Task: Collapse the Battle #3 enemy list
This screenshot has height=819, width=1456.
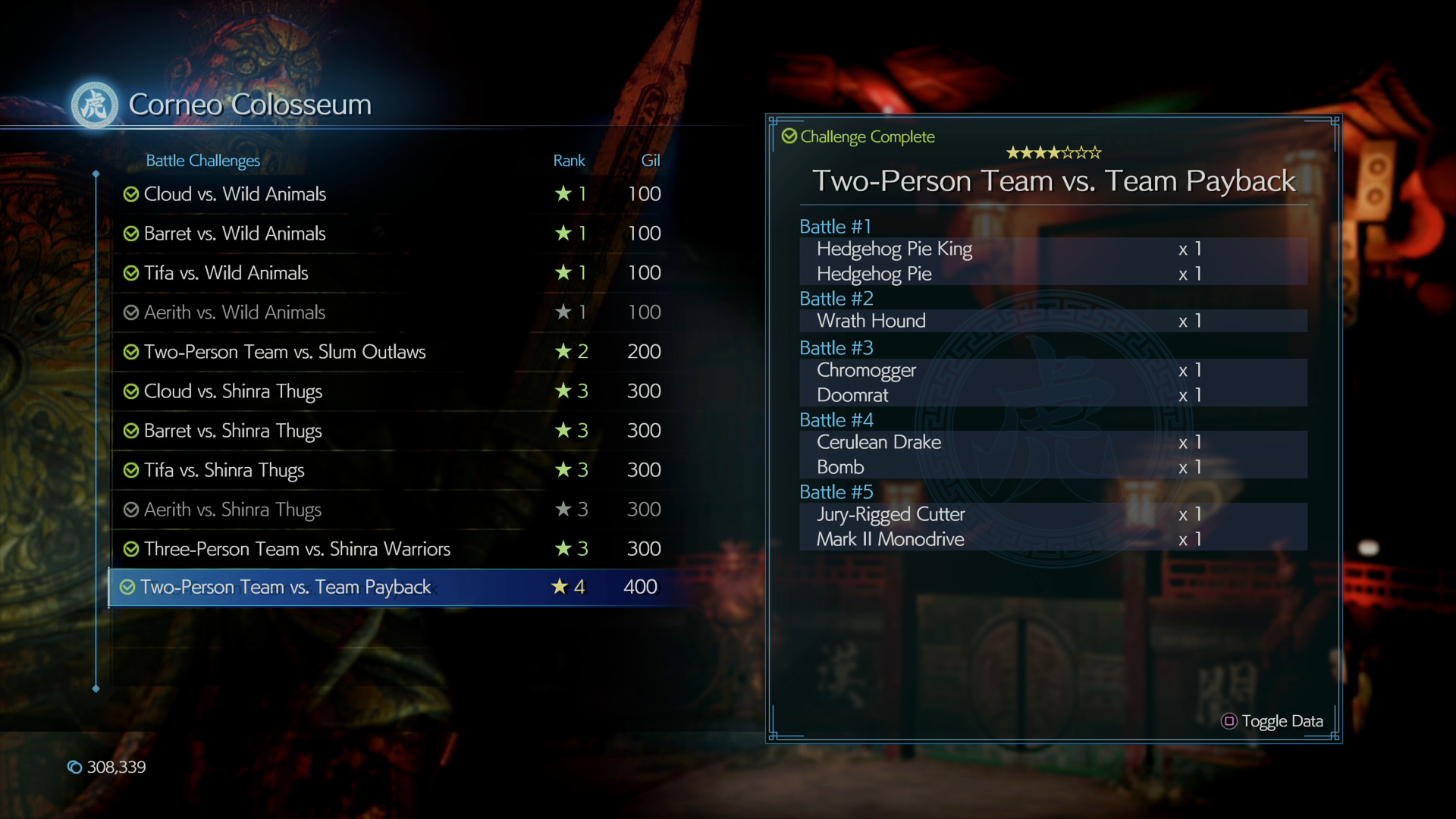Action: point(836,347)
